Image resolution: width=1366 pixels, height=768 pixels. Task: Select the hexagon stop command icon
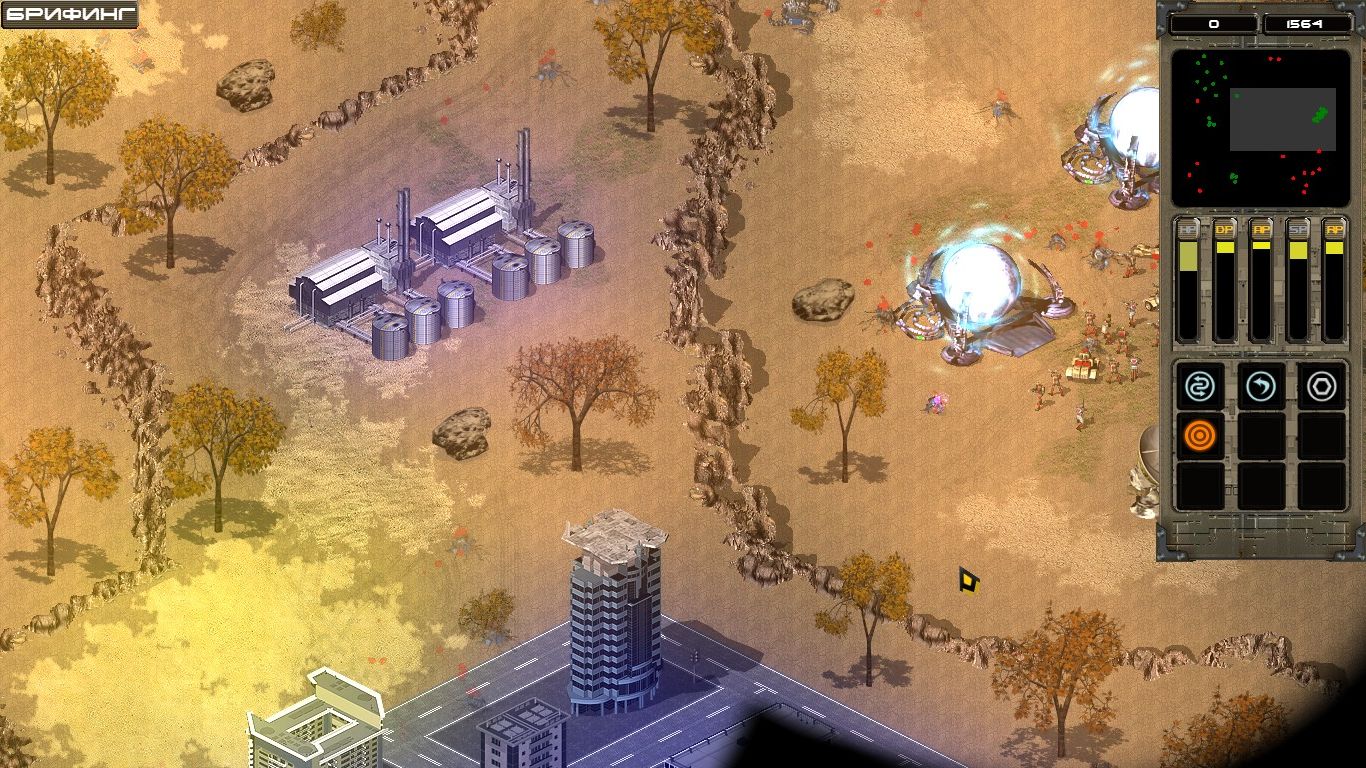(x=1323, y=387)
